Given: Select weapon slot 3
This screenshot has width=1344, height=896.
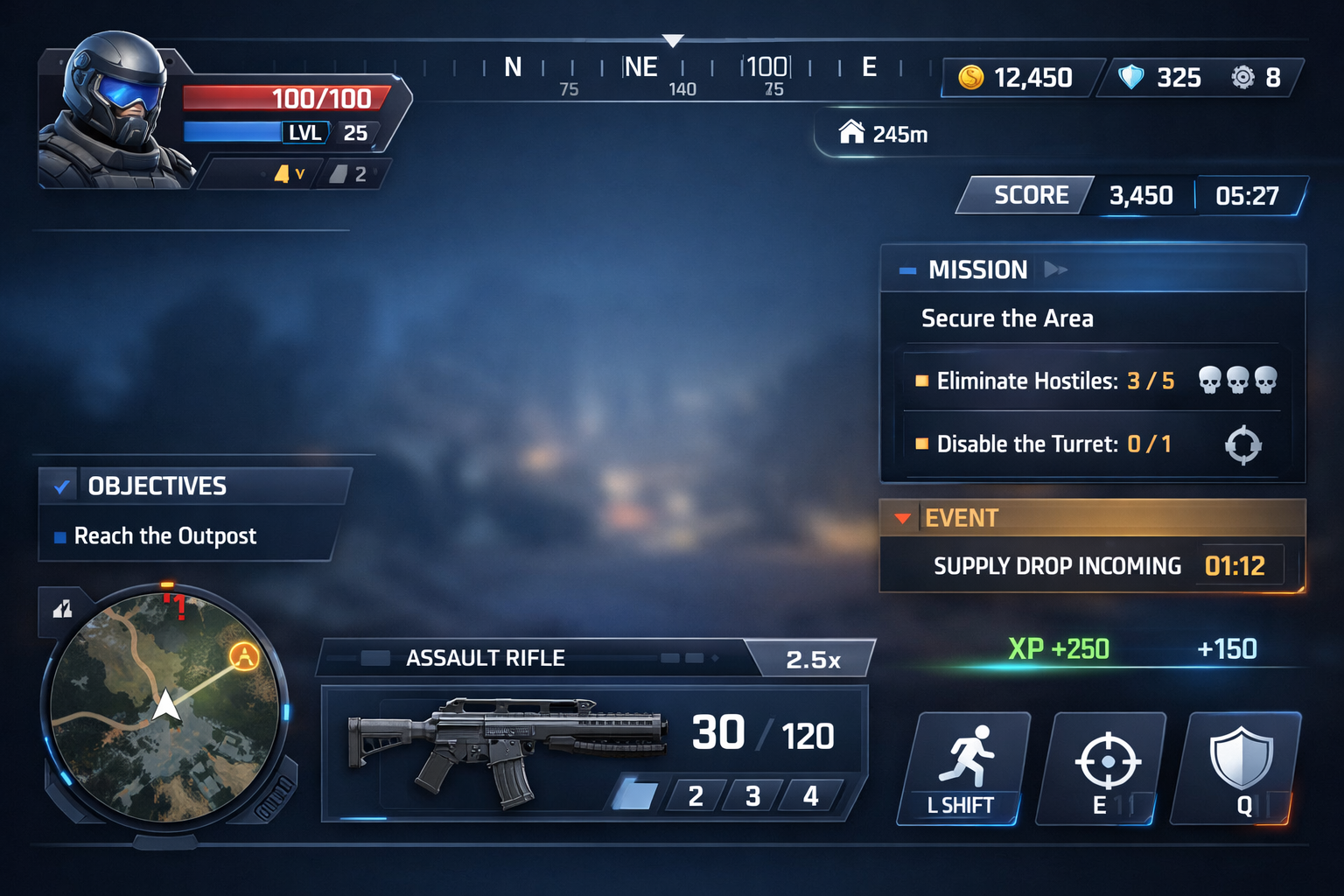Looking at the screenshot, I should coord(752,796).
